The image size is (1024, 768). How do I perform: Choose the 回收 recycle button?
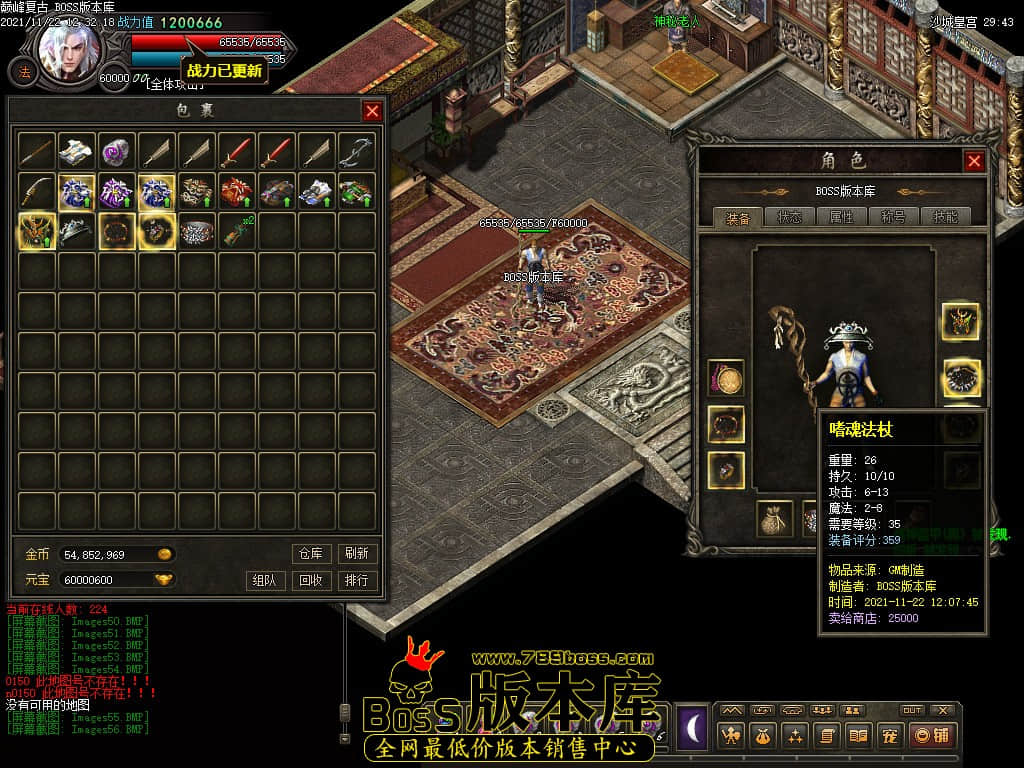[311, 580]
